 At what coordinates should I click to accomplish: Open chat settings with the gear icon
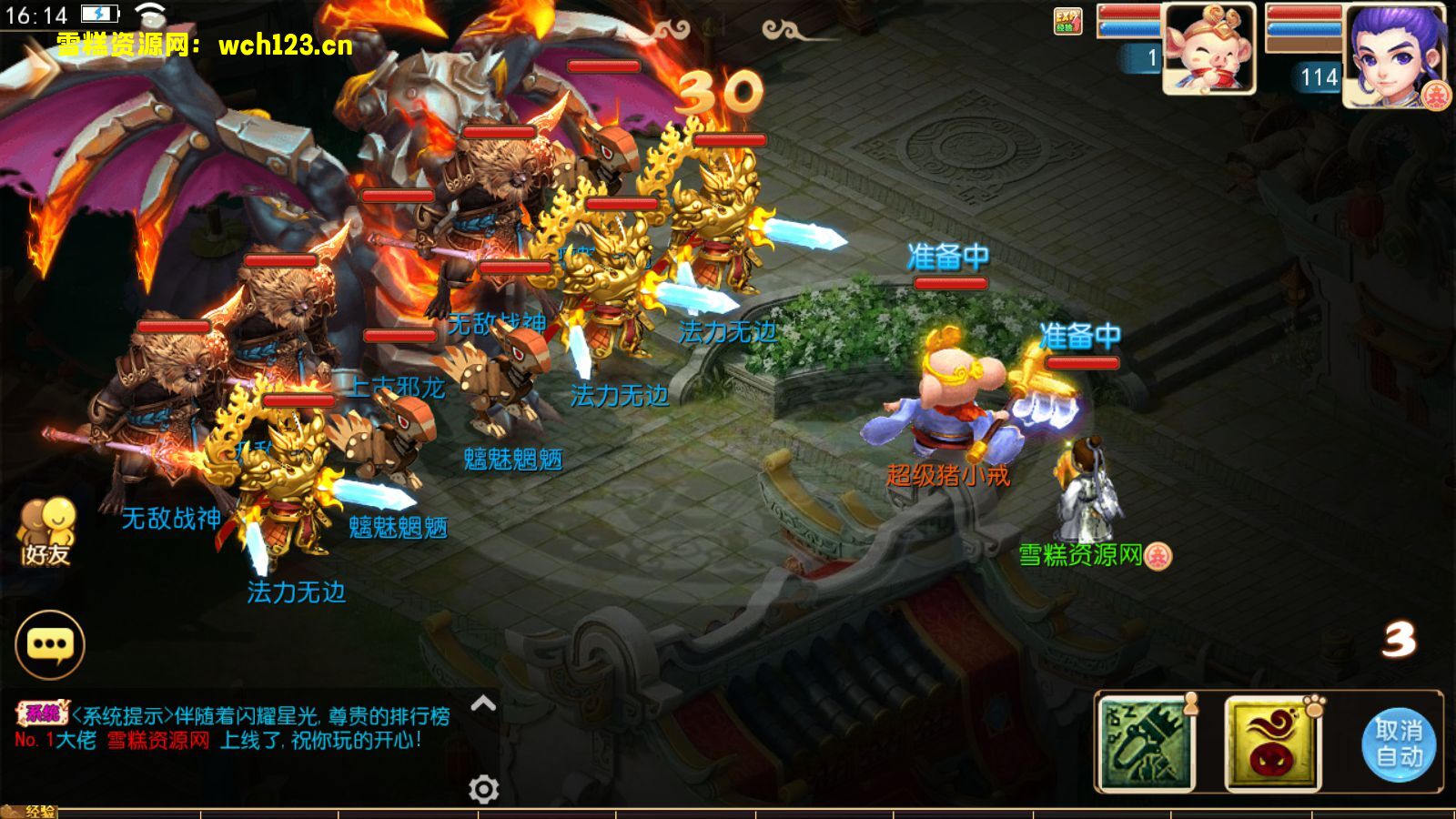pos(483,789)
